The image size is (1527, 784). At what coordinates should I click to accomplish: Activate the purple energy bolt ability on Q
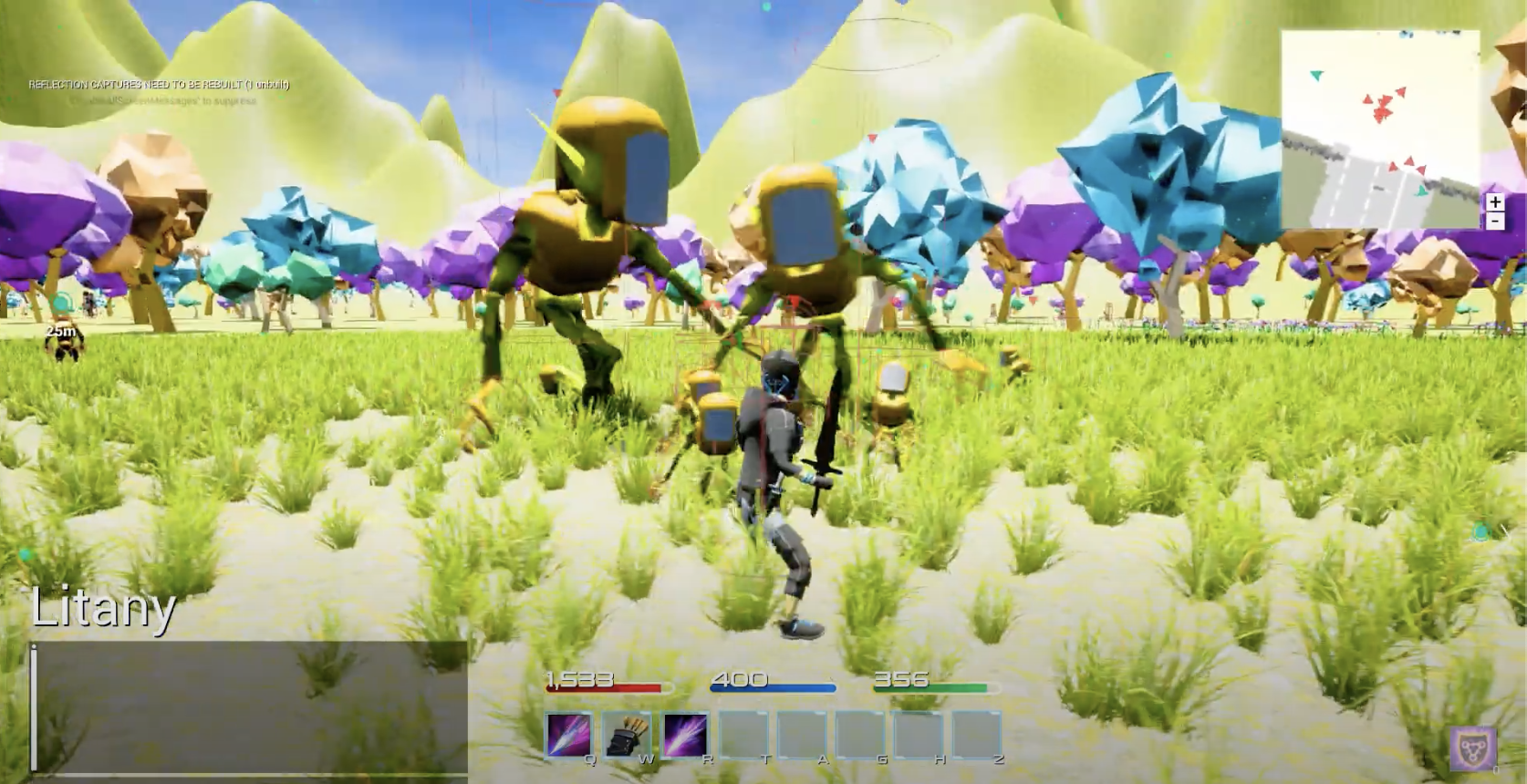568,735
